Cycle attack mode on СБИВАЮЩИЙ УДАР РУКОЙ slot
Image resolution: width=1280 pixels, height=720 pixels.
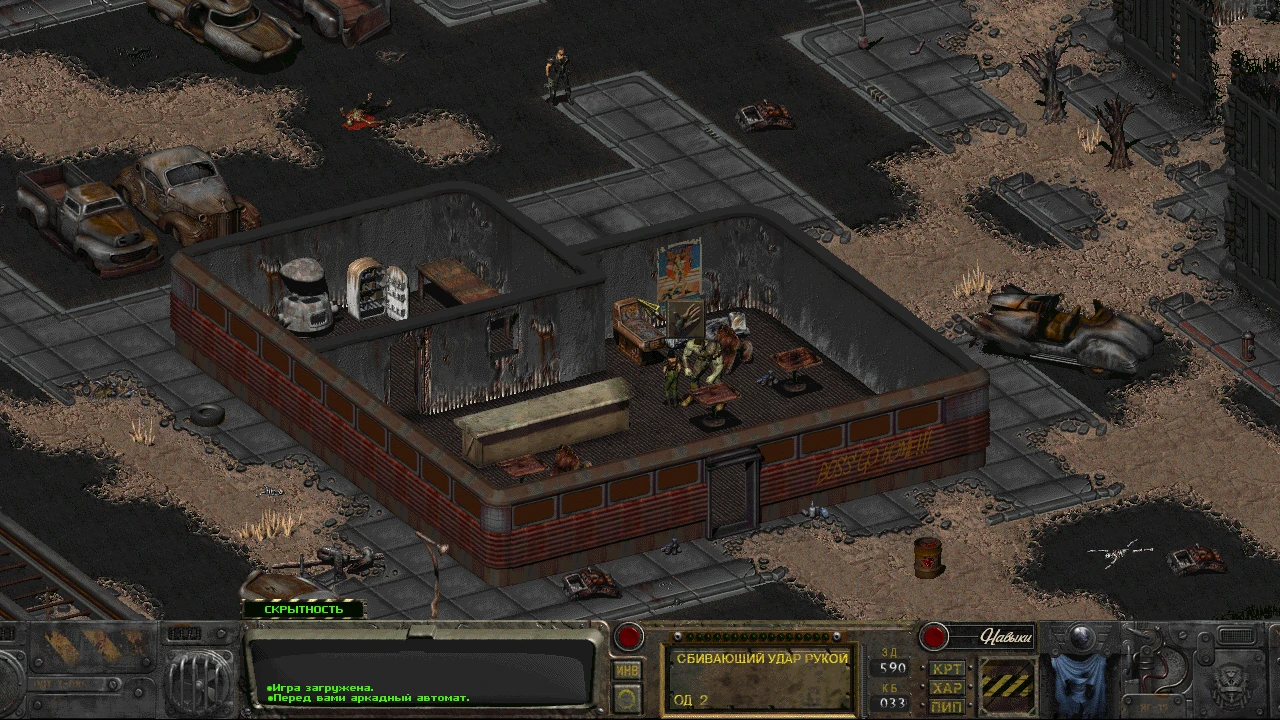(x=759, y=678)
